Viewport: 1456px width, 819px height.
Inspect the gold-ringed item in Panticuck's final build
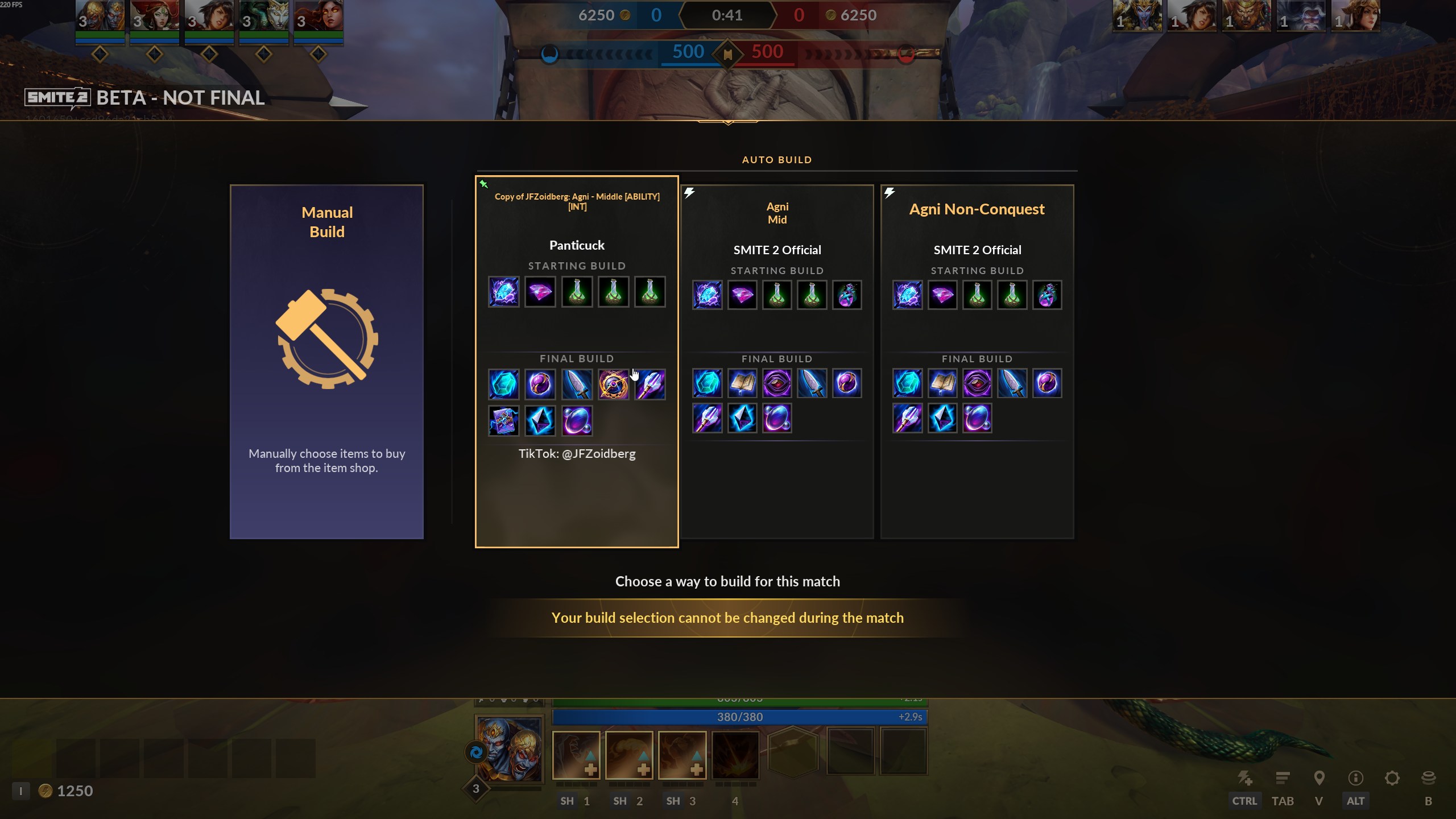(613, 384)
